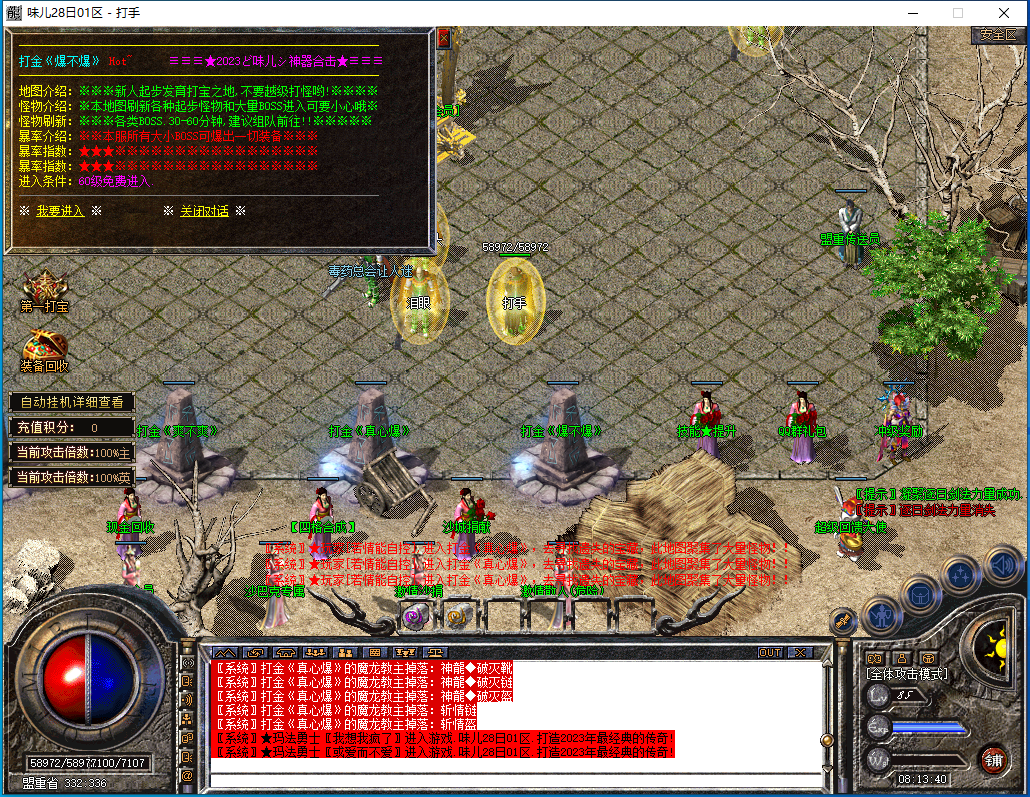This screenshot has height=797, width=1030.
Task: Open the skills sparkle round button
Action: click(x=961, y=575)
